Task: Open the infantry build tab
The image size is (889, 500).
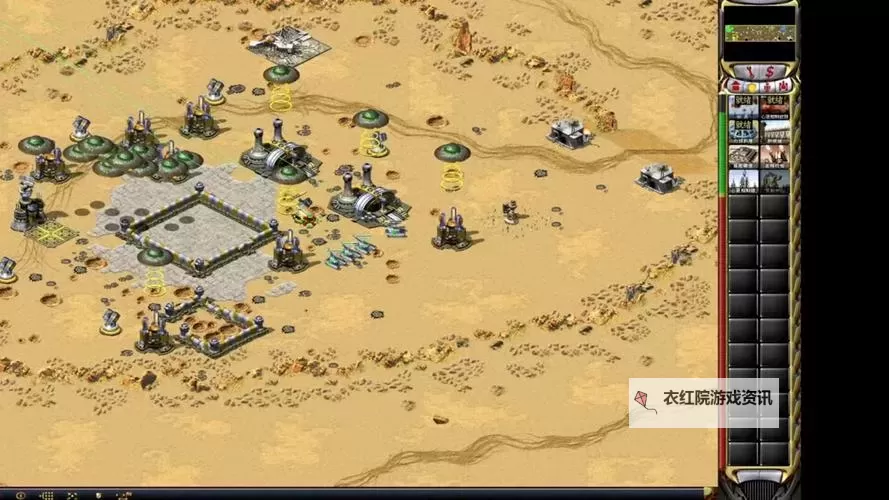Action: (766, 87)
